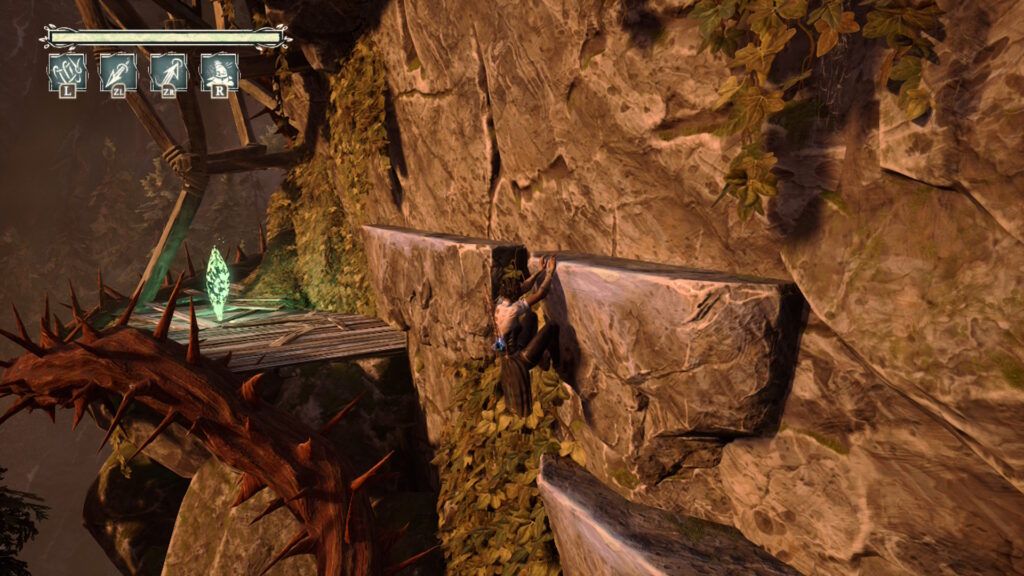Use the upward arrow hook ability
Image resolution: width=1024 pixels, height=576 pixels.
pyautogui.click(x=169, y=72)
